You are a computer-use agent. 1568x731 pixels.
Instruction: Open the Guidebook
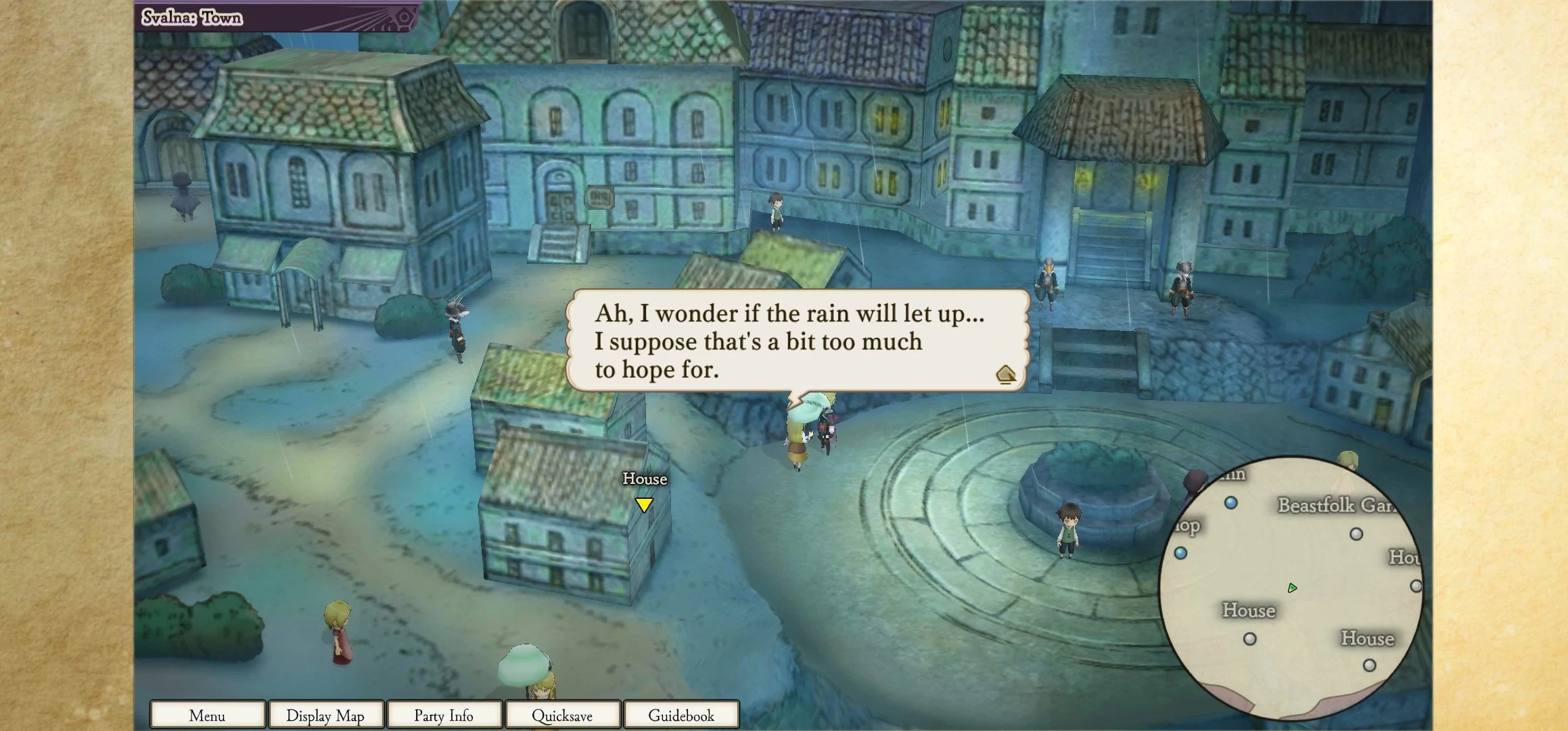pos(681,715)
